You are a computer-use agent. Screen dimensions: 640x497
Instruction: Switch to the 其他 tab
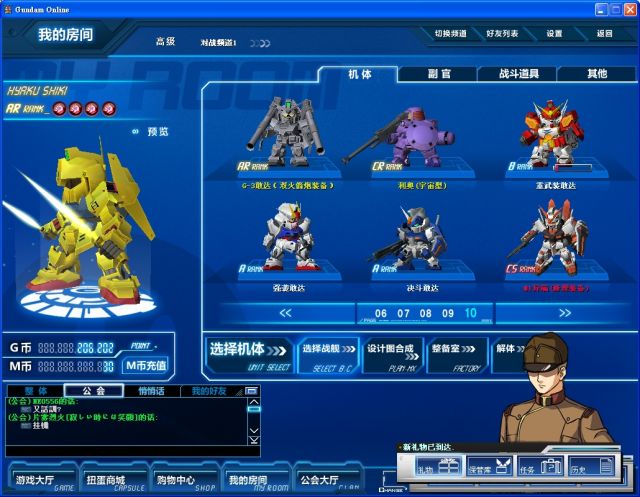pyautogui.click(x=596, y=74)
